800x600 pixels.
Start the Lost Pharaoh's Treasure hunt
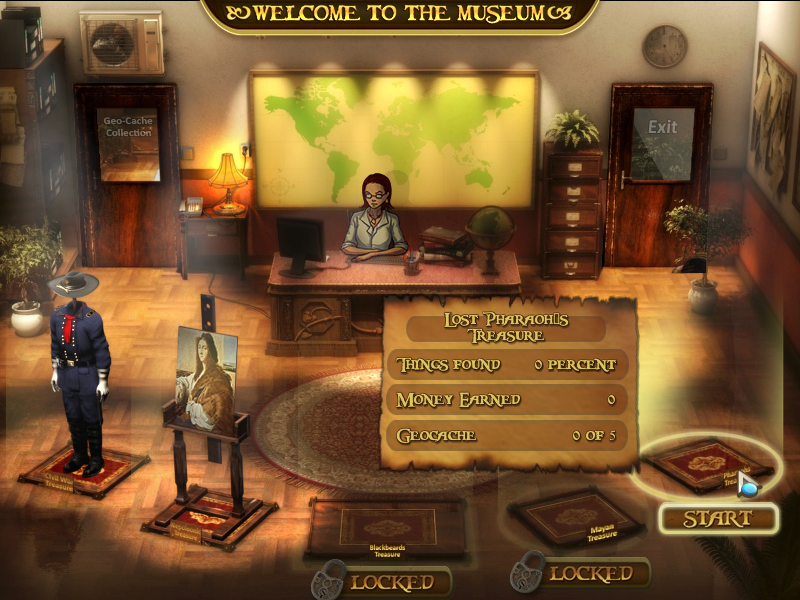[x=717, y=518]
